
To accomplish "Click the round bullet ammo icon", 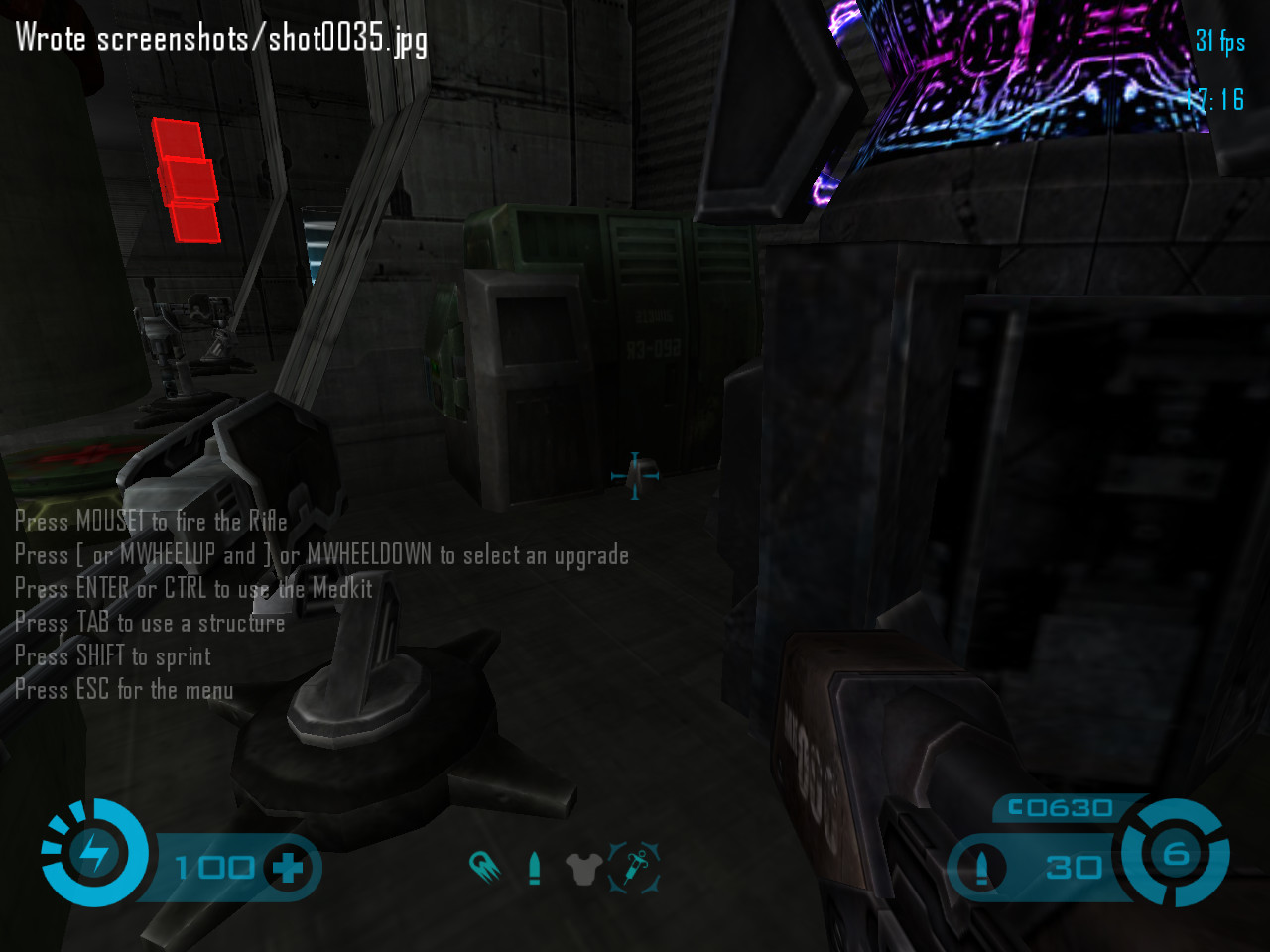I will click(981, 868).
